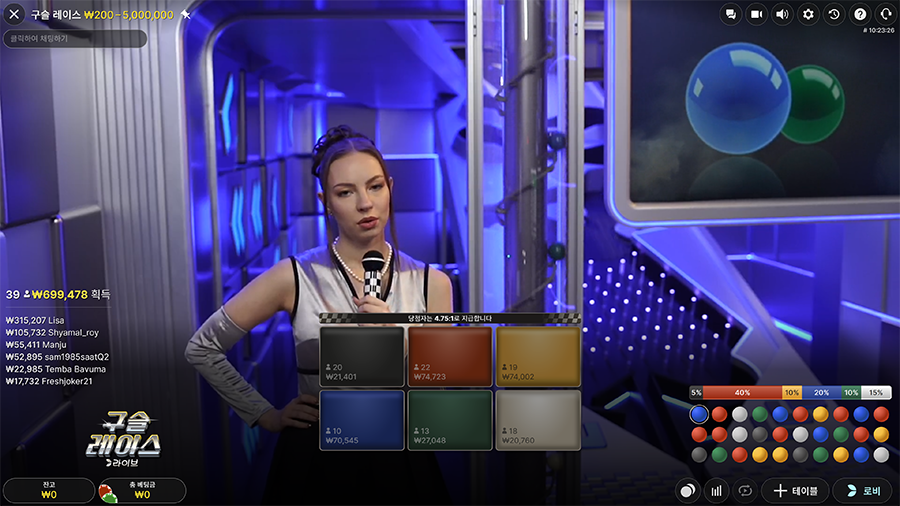Screen dimensions: 900x506
Task: Bet on the white marble tile
Action: (538, 419)
